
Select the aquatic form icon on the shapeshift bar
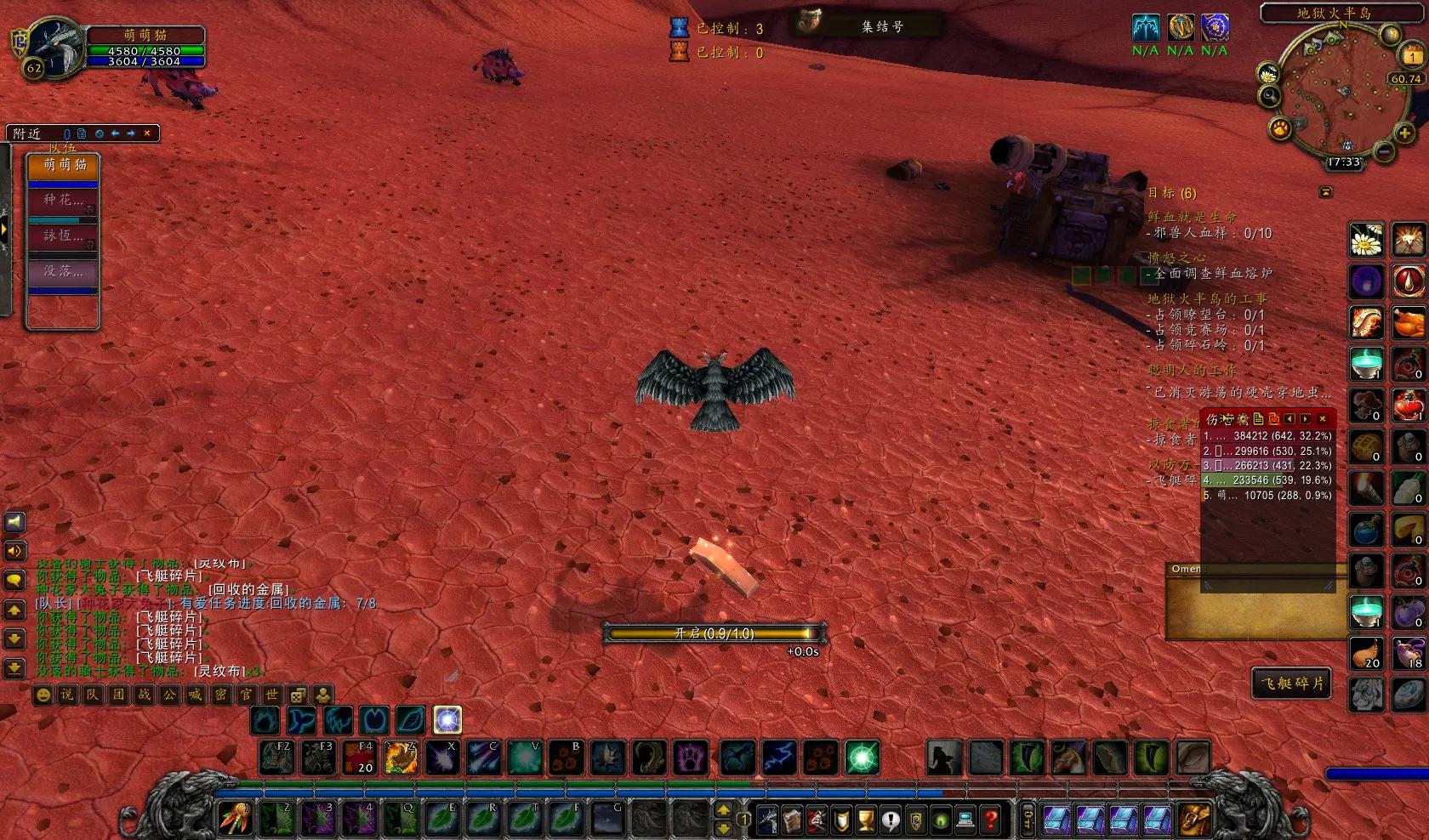[x=301, y=721]
